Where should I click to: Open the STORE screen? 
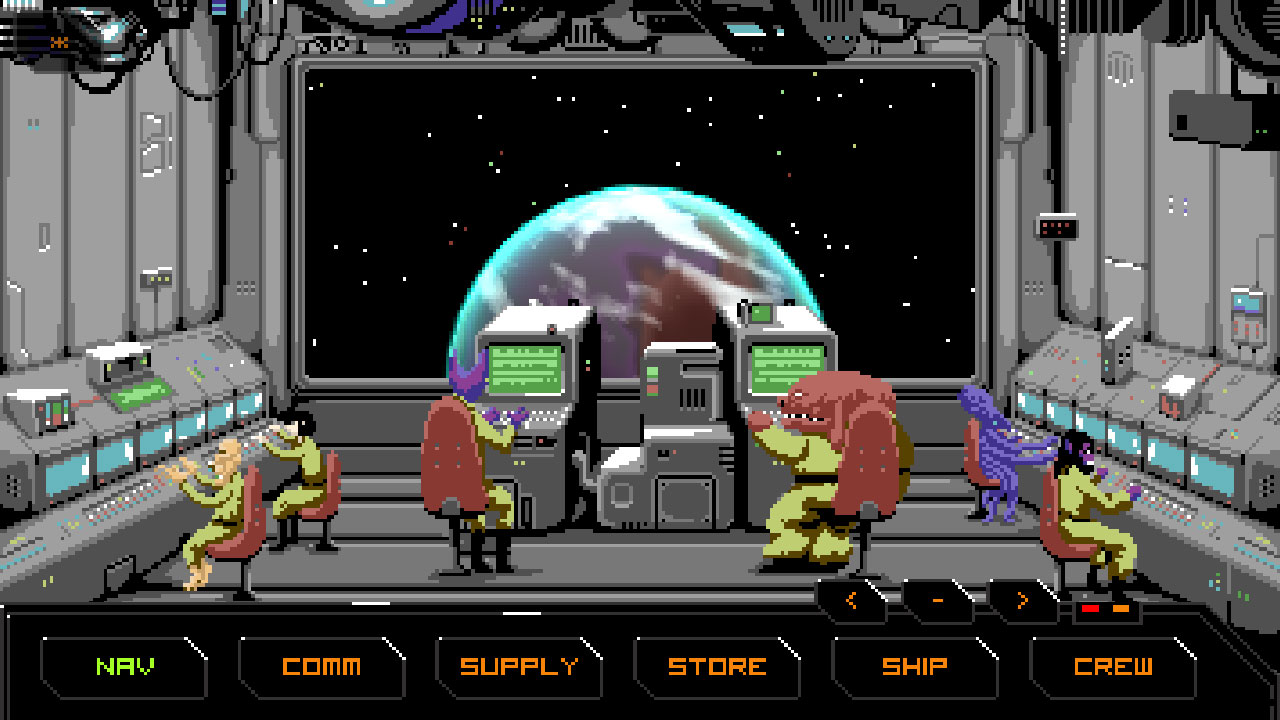coord(719,664)
